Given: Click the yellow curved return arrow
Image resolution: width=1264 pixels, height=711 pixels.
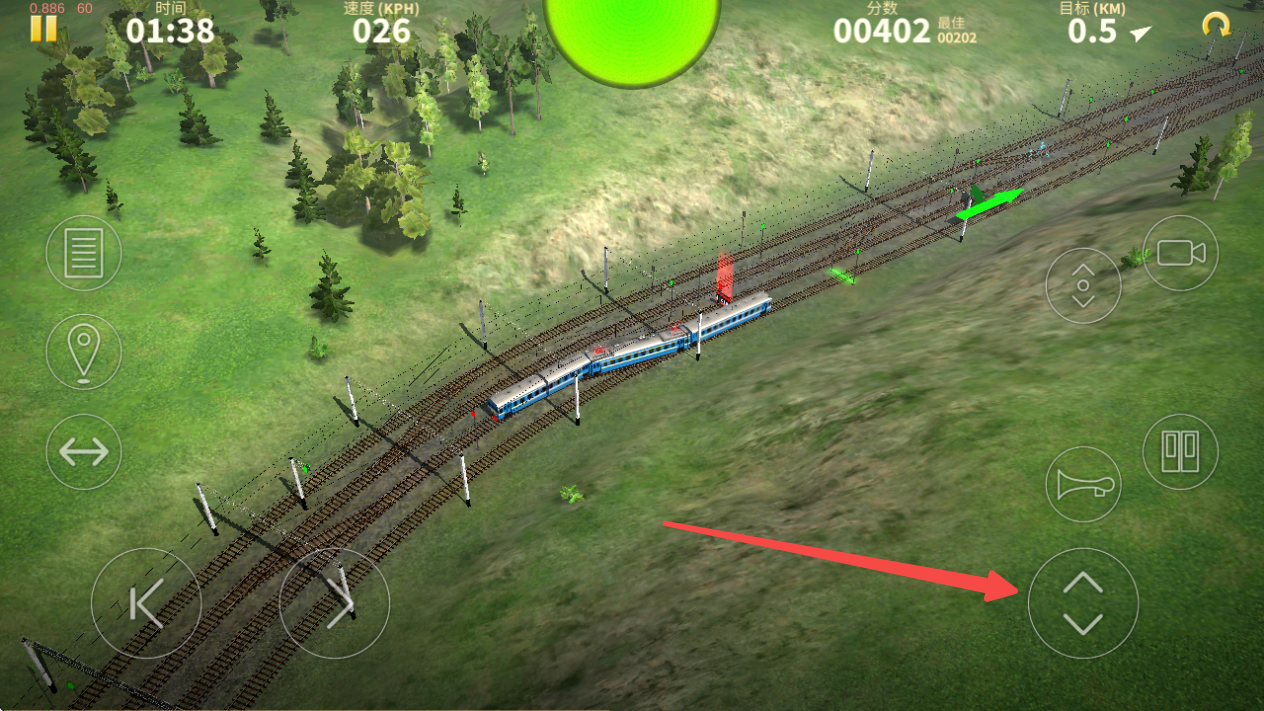Looking at the screenshot, I should click(1216, 25).
